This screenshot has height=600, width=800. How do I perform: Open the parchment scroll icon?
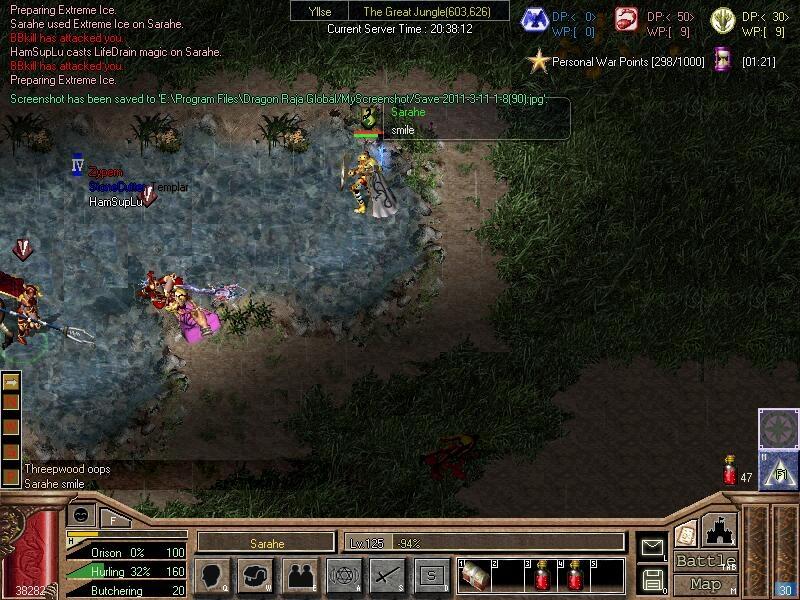pyautogui.click(x=685, y=533)
